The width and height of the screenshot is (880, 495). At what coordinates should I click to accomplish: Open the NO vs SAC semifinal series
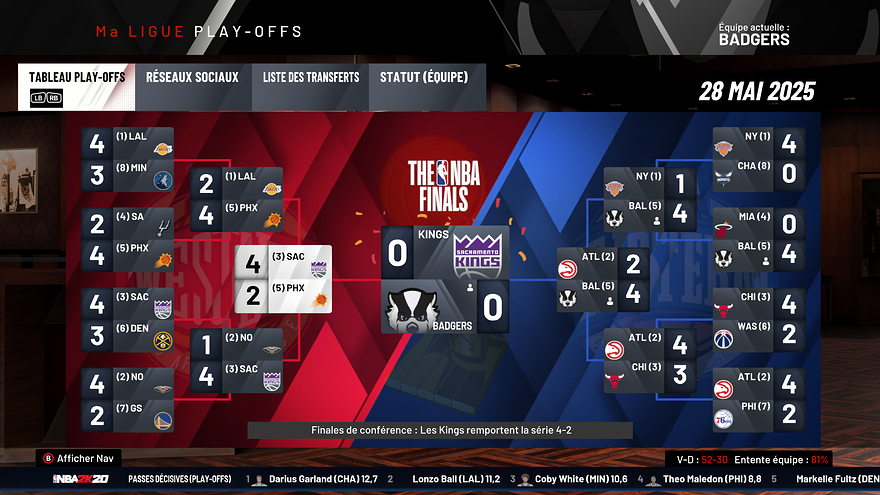tap(236, 363)
